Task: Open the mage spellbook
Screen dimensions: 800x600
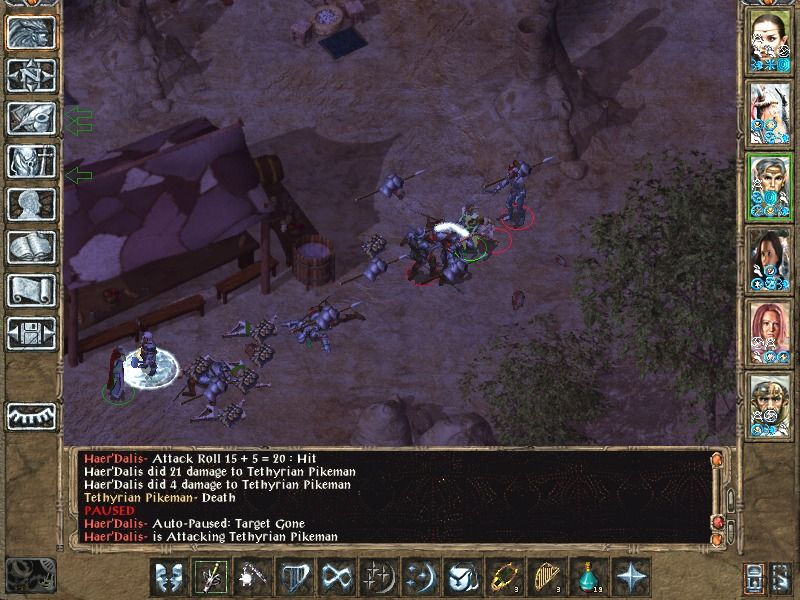Action: (29, 247)
